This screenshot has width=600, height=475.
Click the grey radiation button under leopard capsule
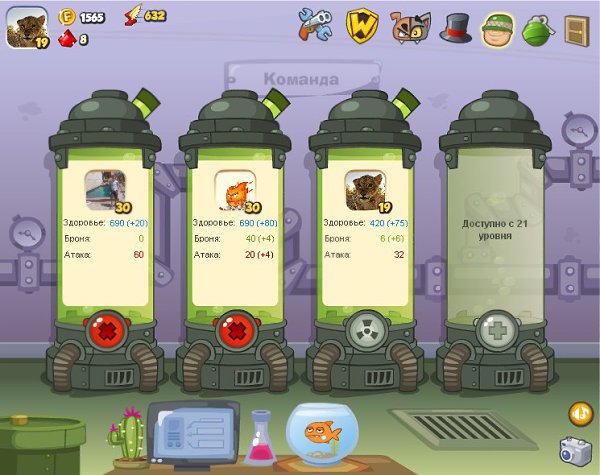[x=364, y=331]
